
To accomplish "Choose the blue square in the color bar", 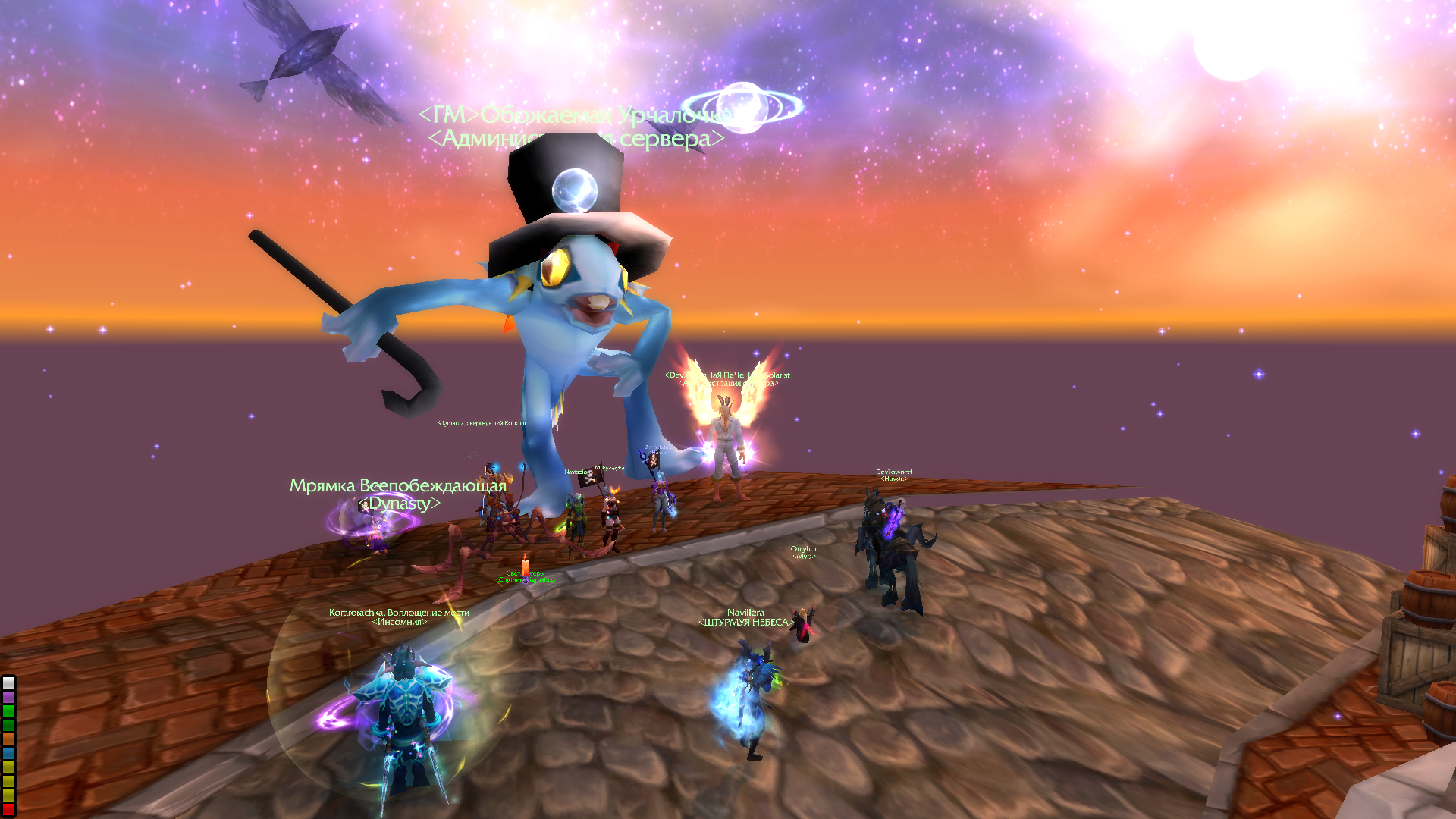I will [x=8, y=753].
